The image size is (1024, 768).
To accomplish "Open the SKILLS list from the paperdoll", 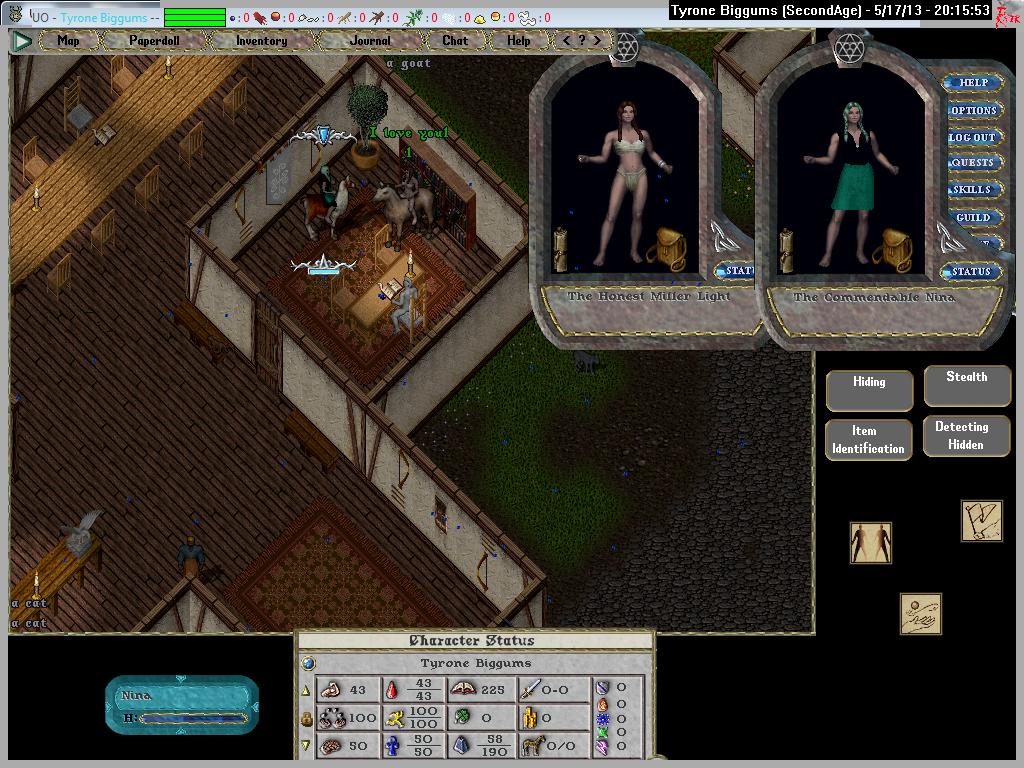I will [973, 190].
